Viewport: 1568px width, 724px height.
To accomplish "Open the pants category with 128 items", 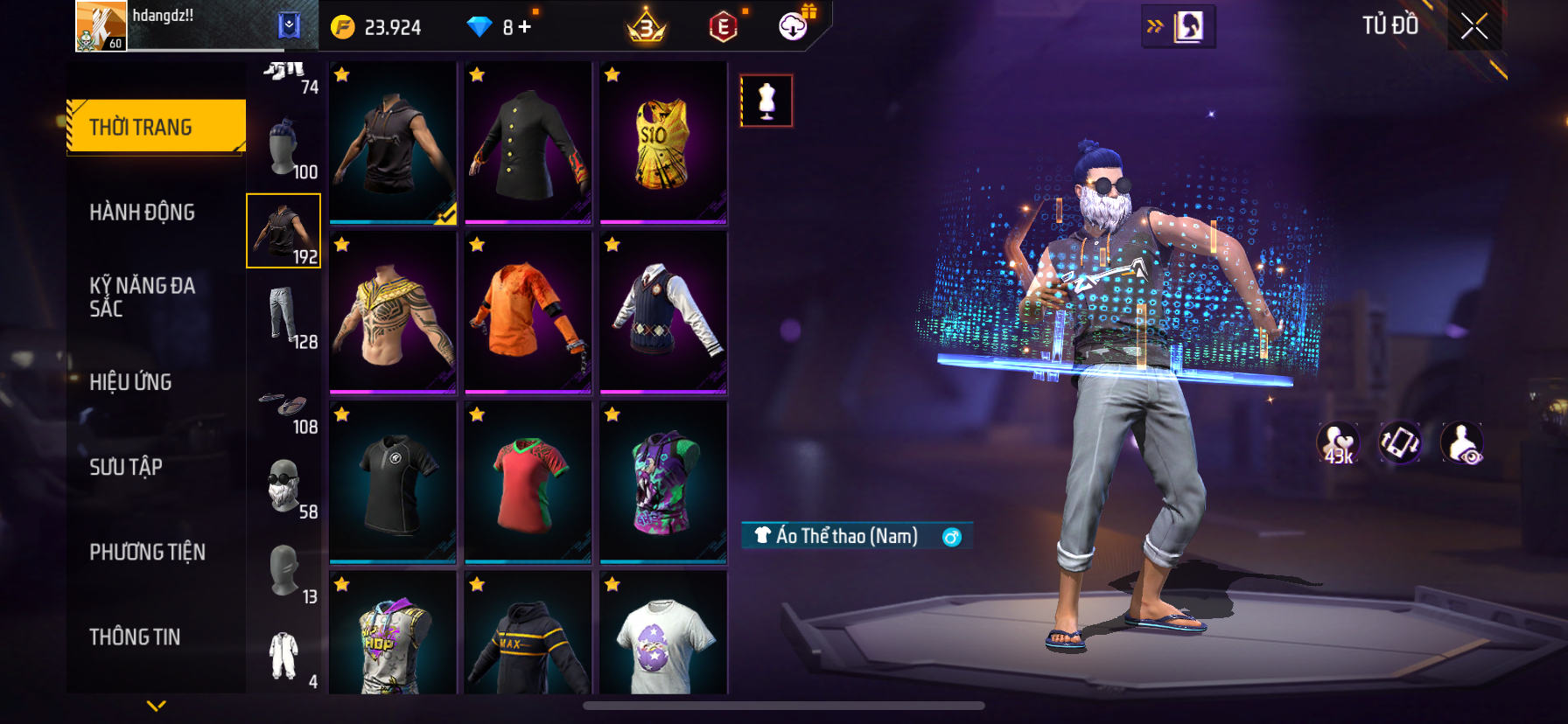I will coord(283,316).
